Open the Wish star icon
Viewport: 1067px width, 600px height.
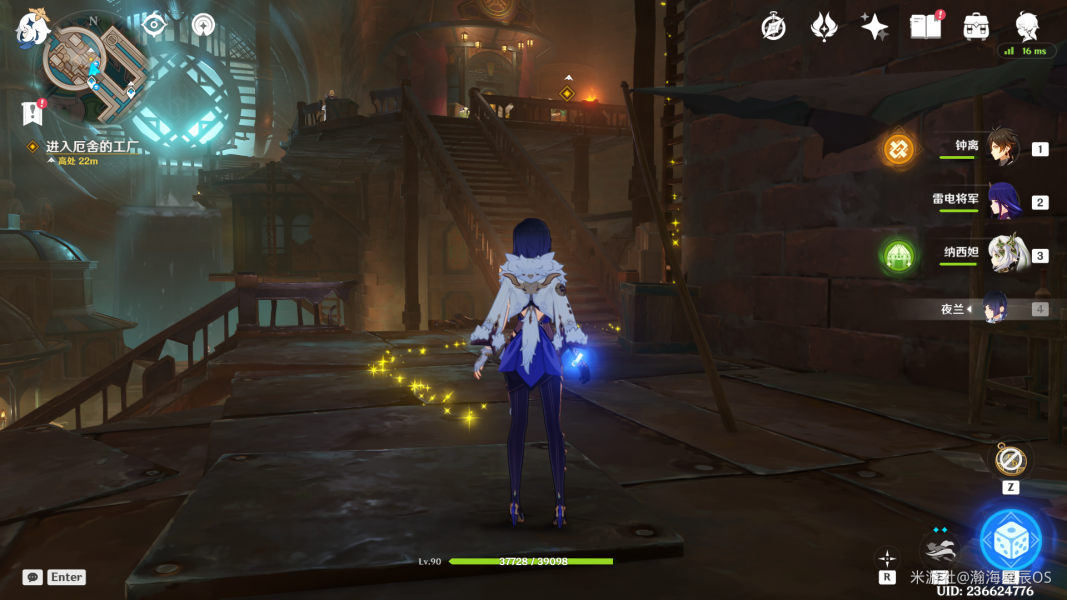click(875, 27)
